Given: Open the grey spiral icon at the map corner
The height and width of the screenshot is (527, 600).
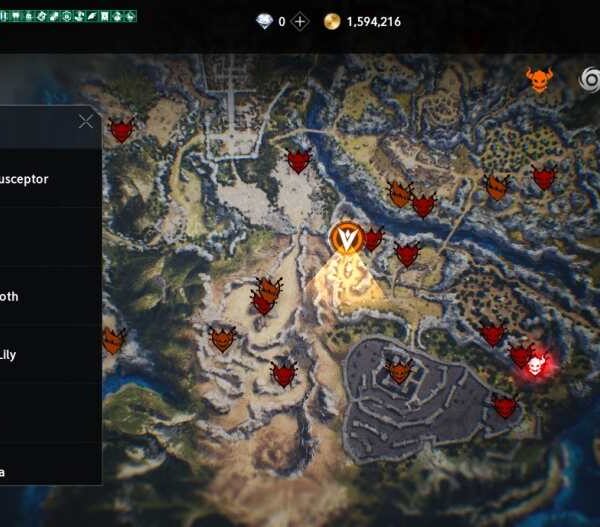Looking at the screenshot, I should coord(590,80).
